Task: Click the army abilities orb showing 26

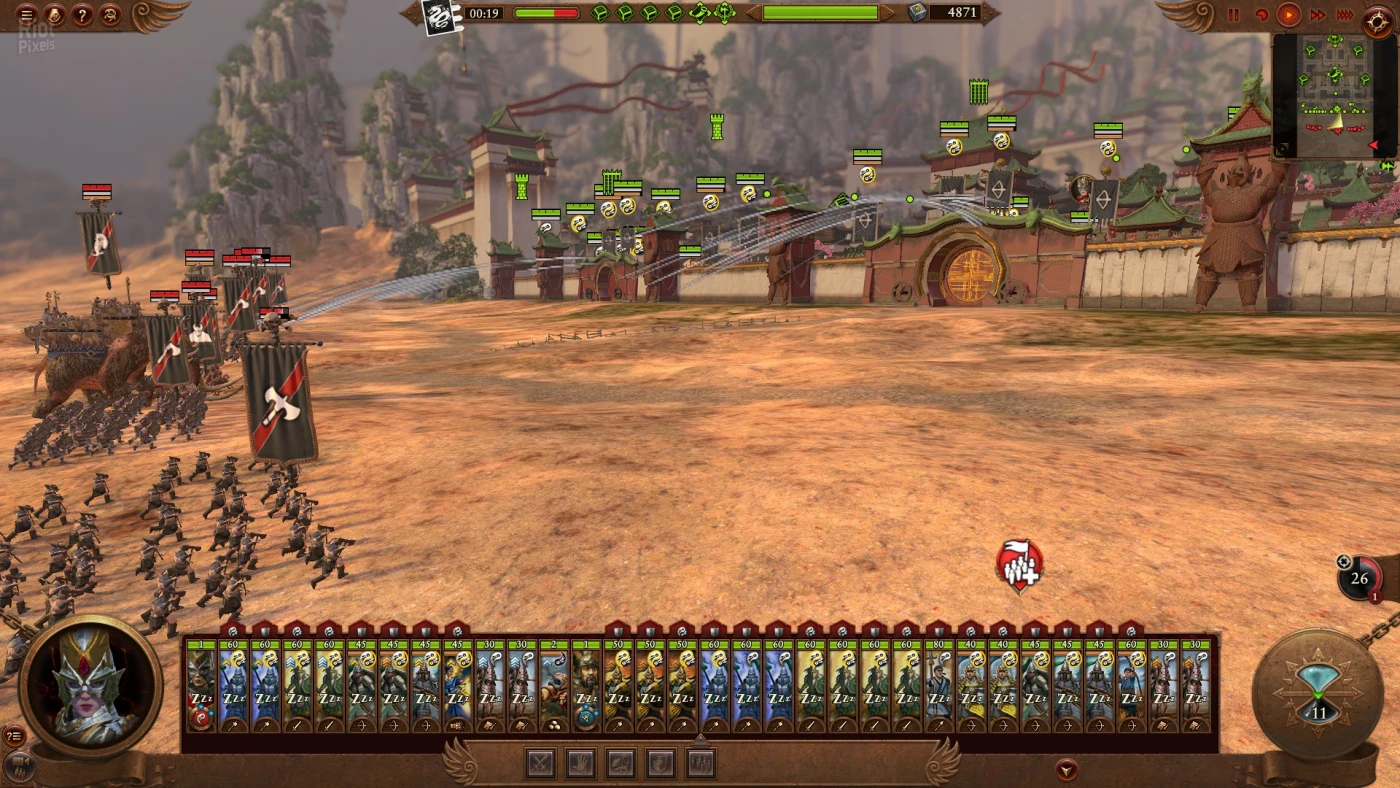Action: 1359,578
